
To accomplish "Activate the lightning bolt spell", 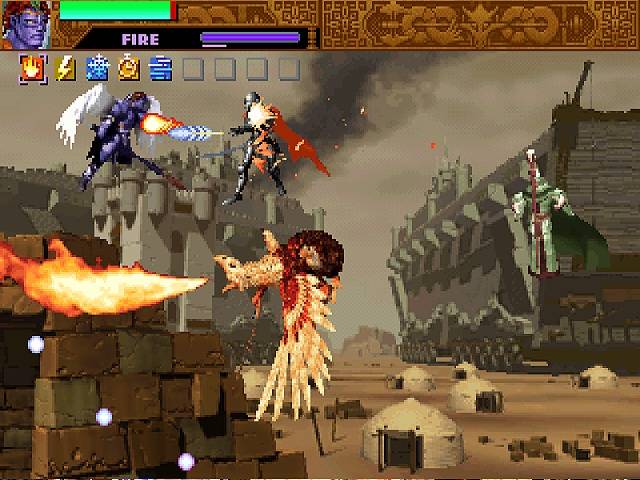I will pyautogui.click(x=65, y=68).
